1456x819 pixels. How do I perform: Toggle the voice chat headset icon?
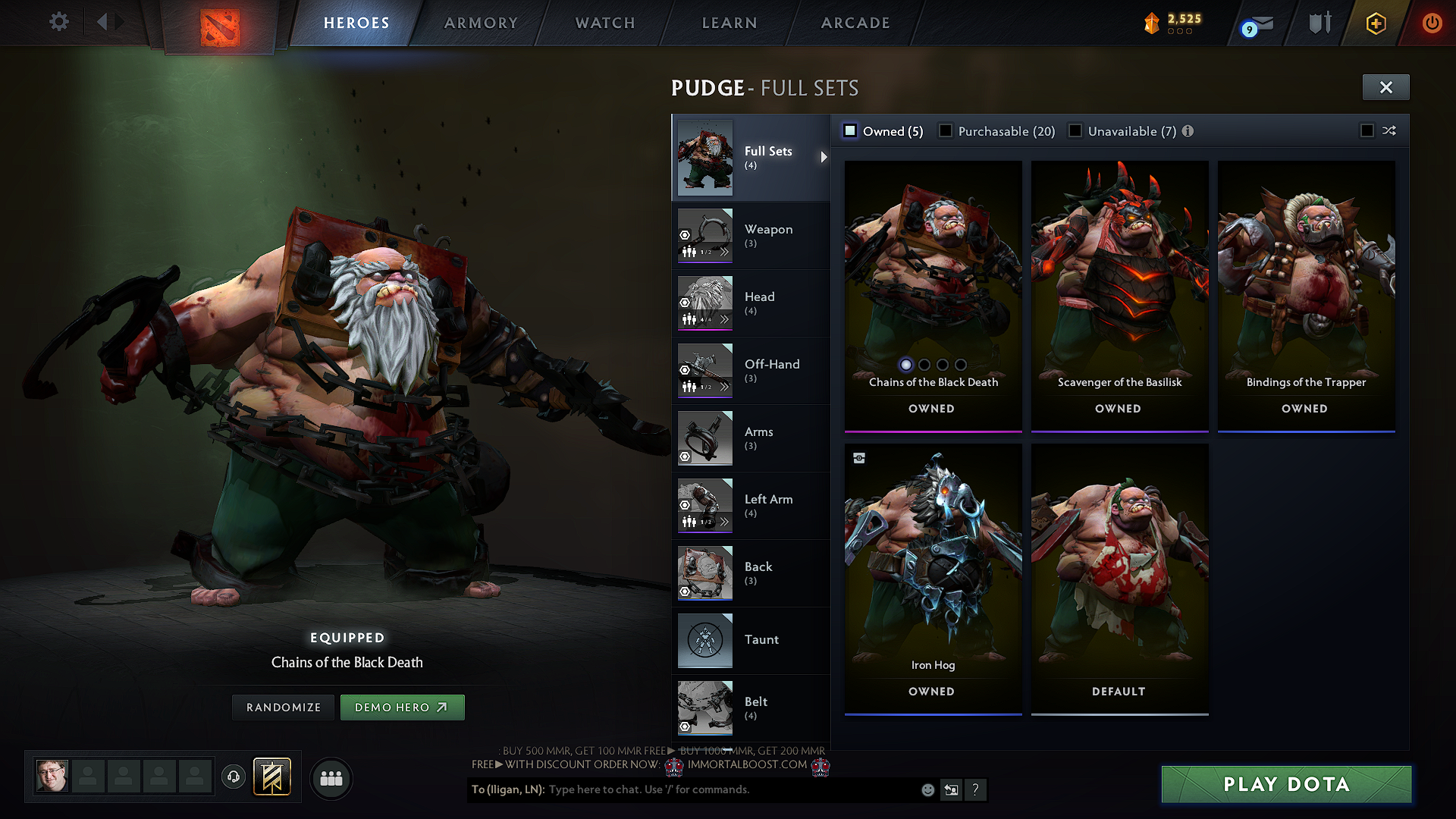[233, 777]
